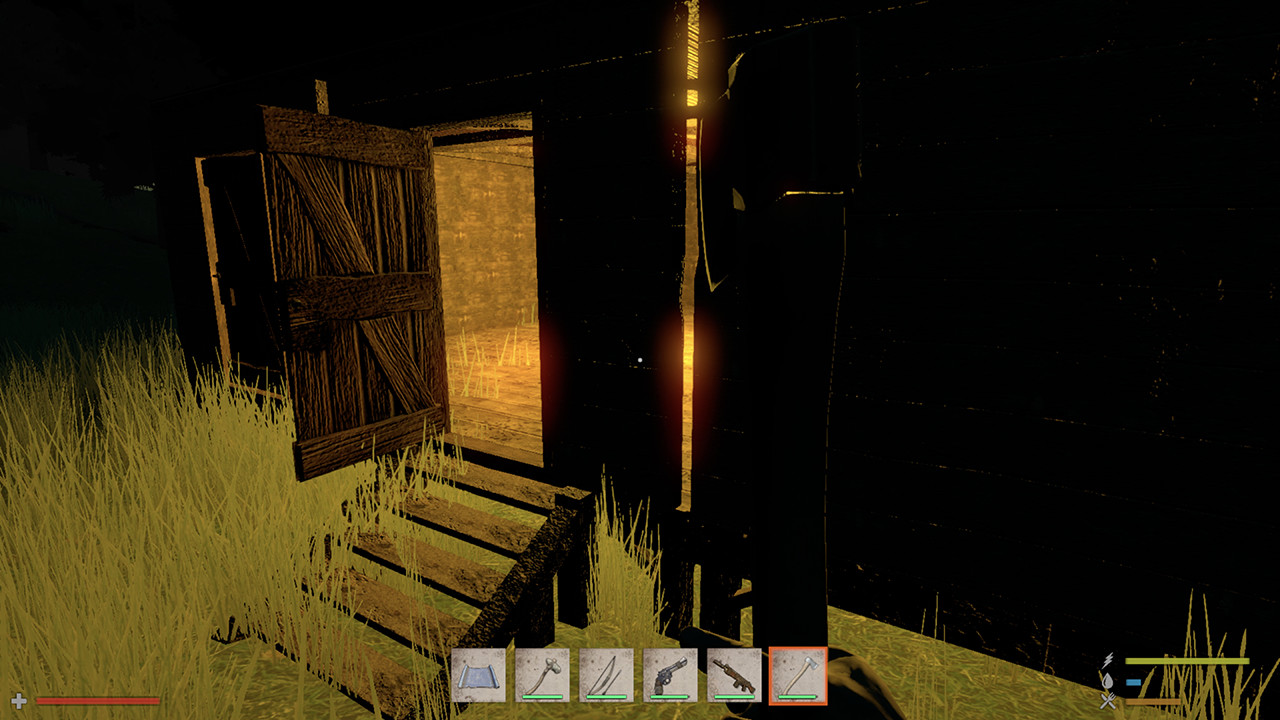
Task: Click the lightning energy status icon
Action: tap(1108, 661)
